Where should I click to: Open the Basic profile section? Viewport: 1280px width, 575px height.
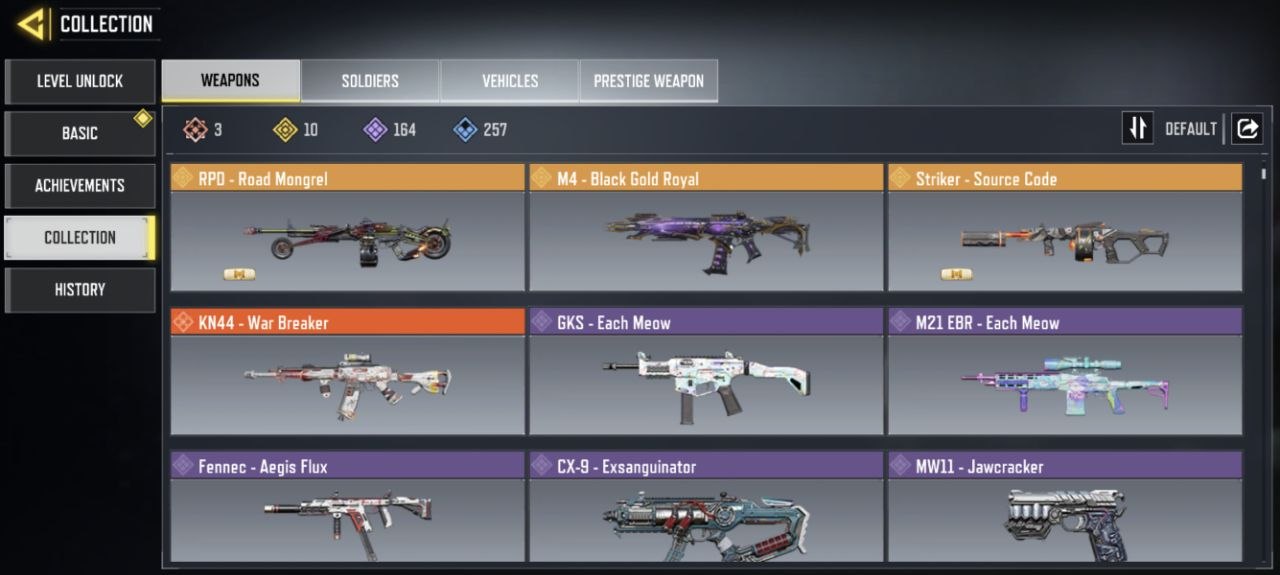(x=80, y=133)
